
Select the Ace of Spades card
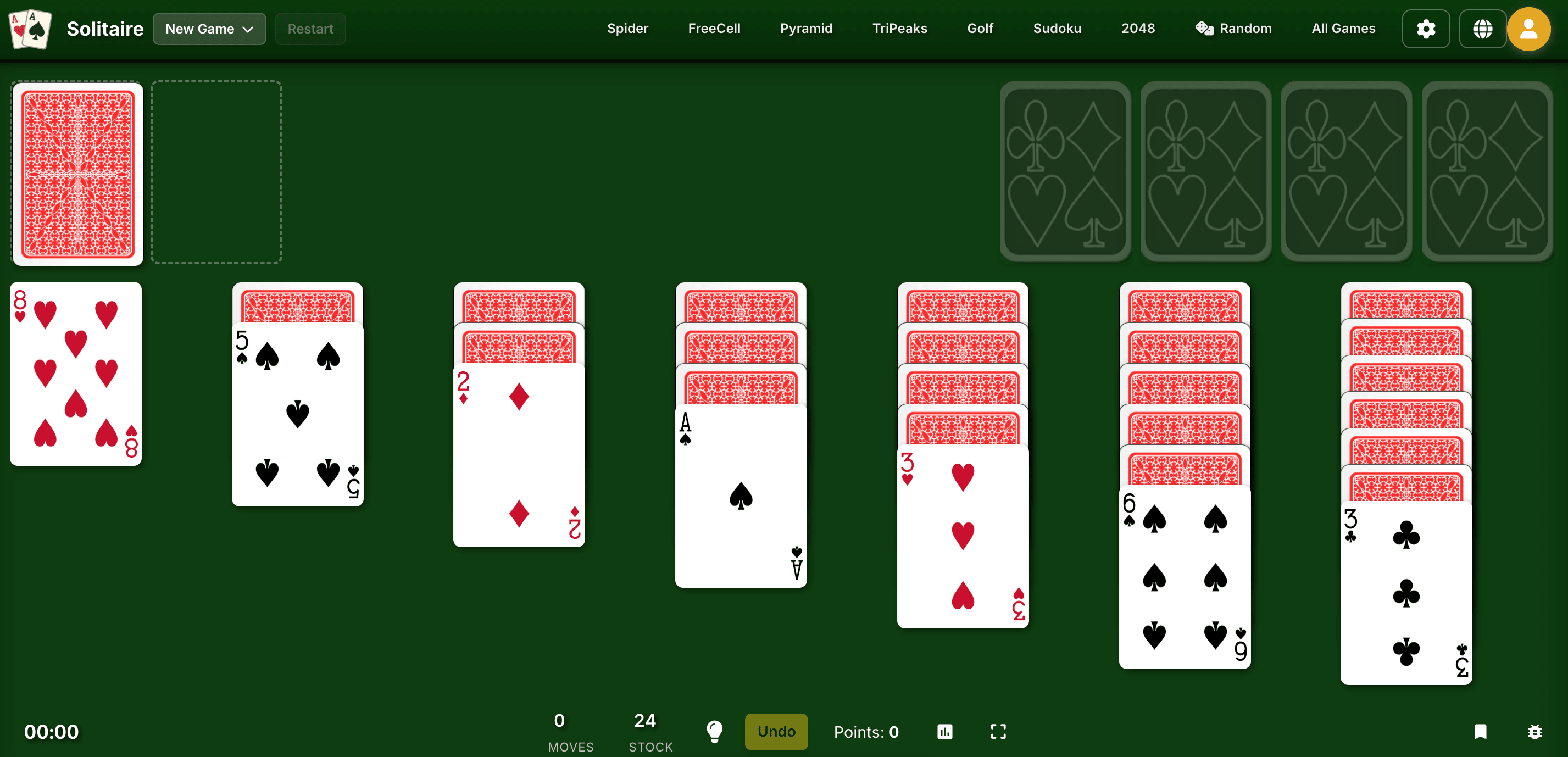pyautogui.click(x=740, y=499)
